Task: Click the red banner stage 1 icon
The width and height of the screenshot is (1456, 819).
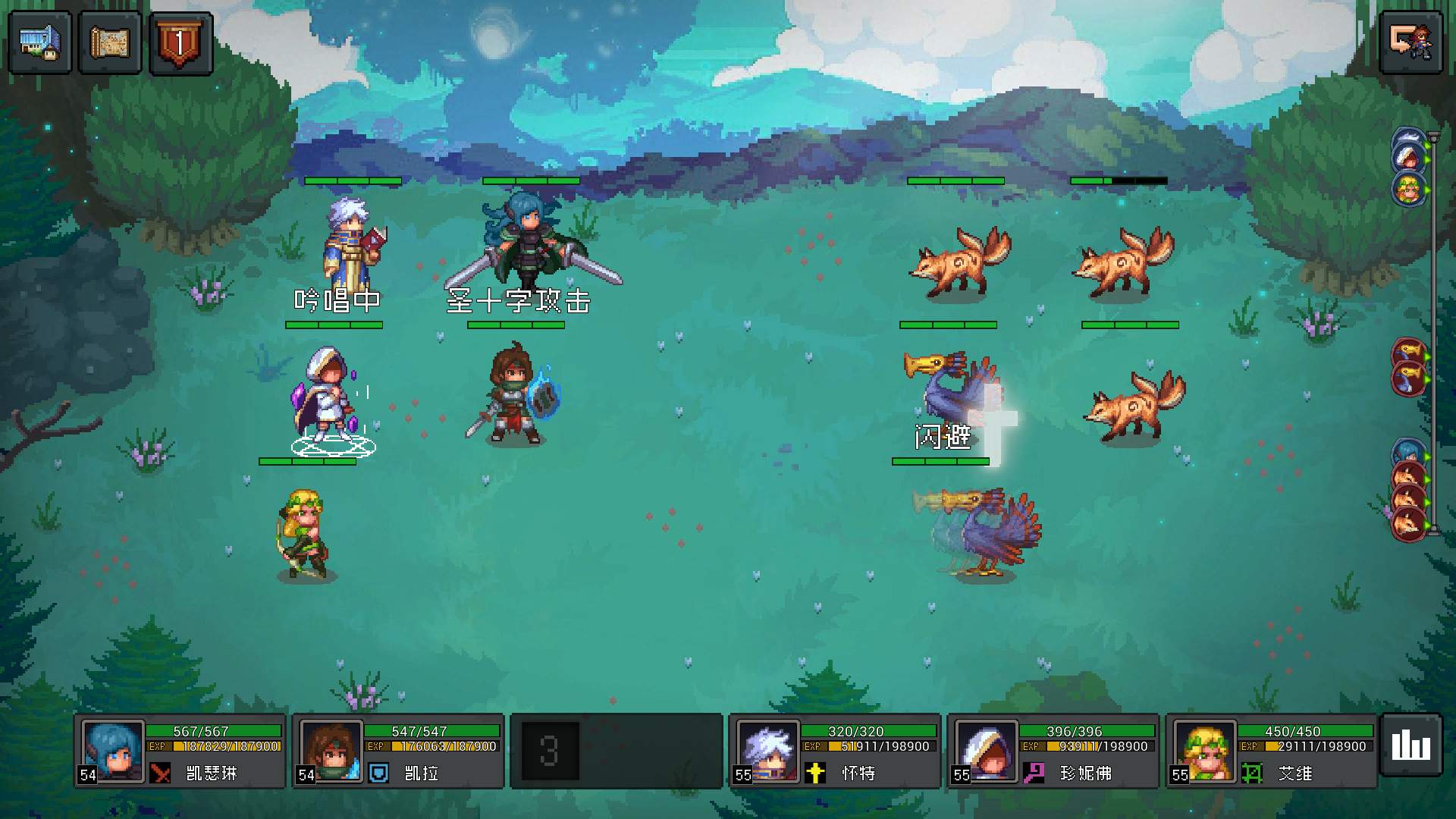Action: click(180, 42)
